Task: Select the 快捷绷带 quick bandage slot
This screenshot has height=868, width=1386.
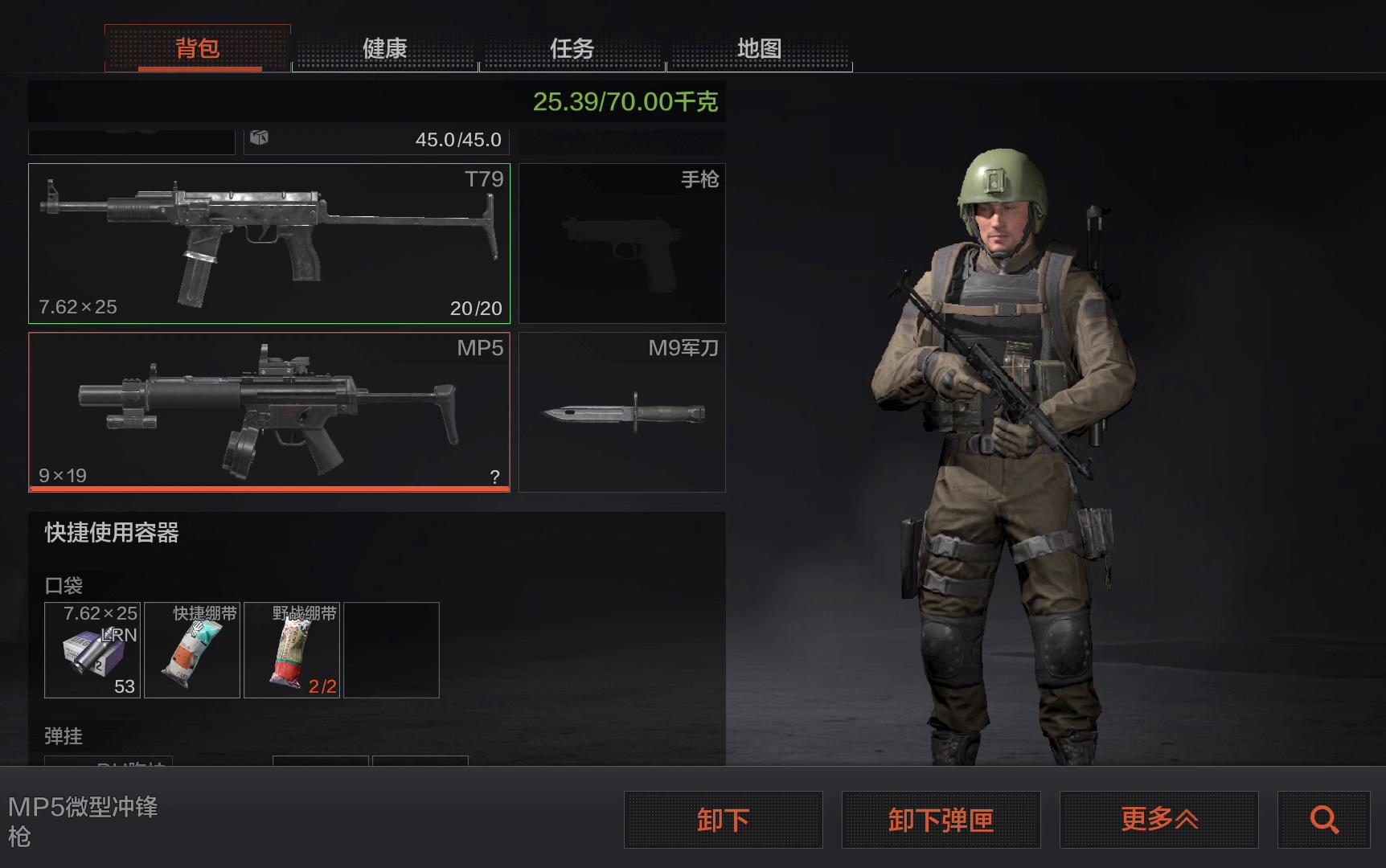Action: click(192, 650)
